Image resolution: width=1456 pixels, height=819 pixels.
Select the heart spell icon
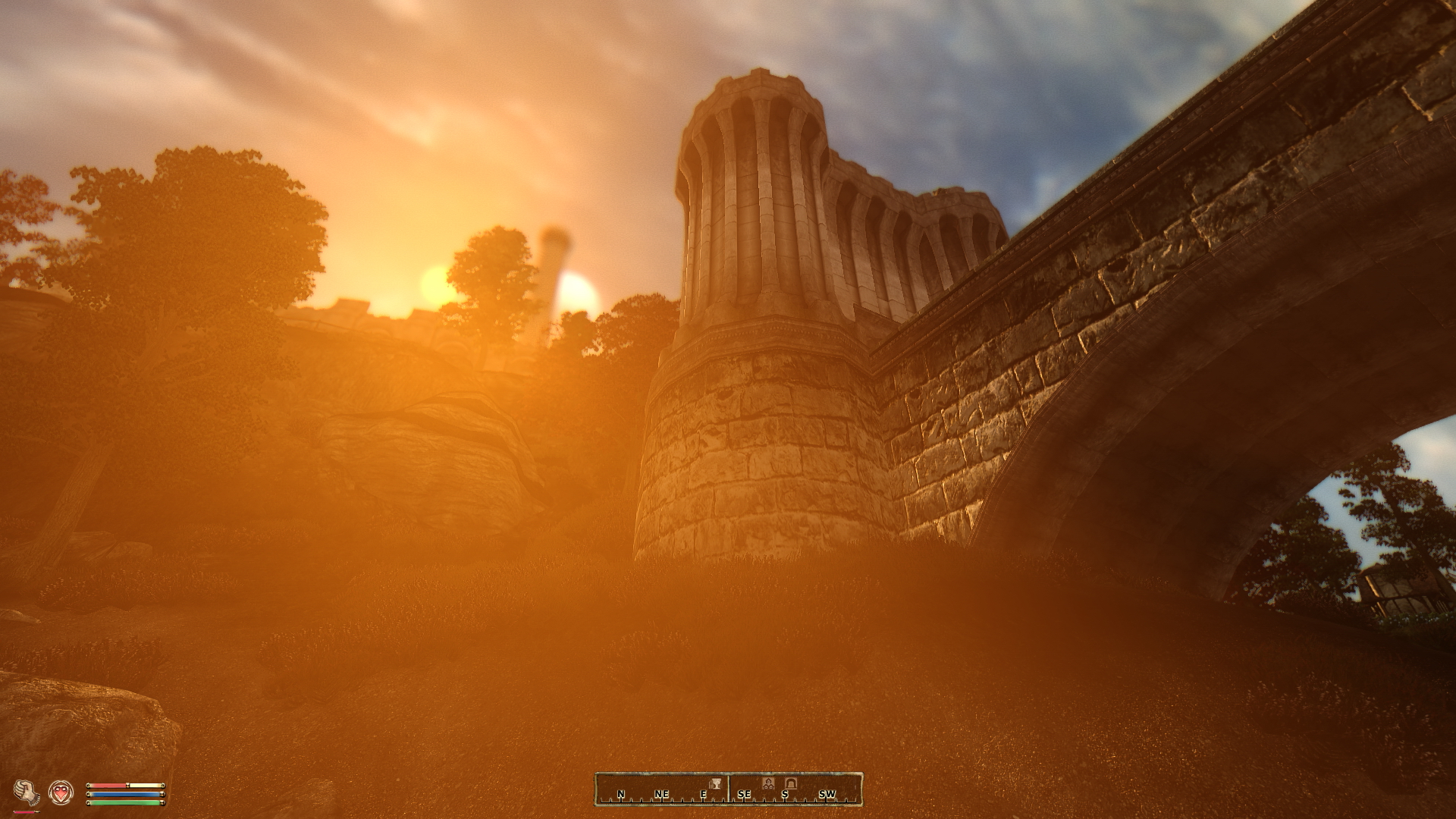pyautogui.click(x=61, y=792)
